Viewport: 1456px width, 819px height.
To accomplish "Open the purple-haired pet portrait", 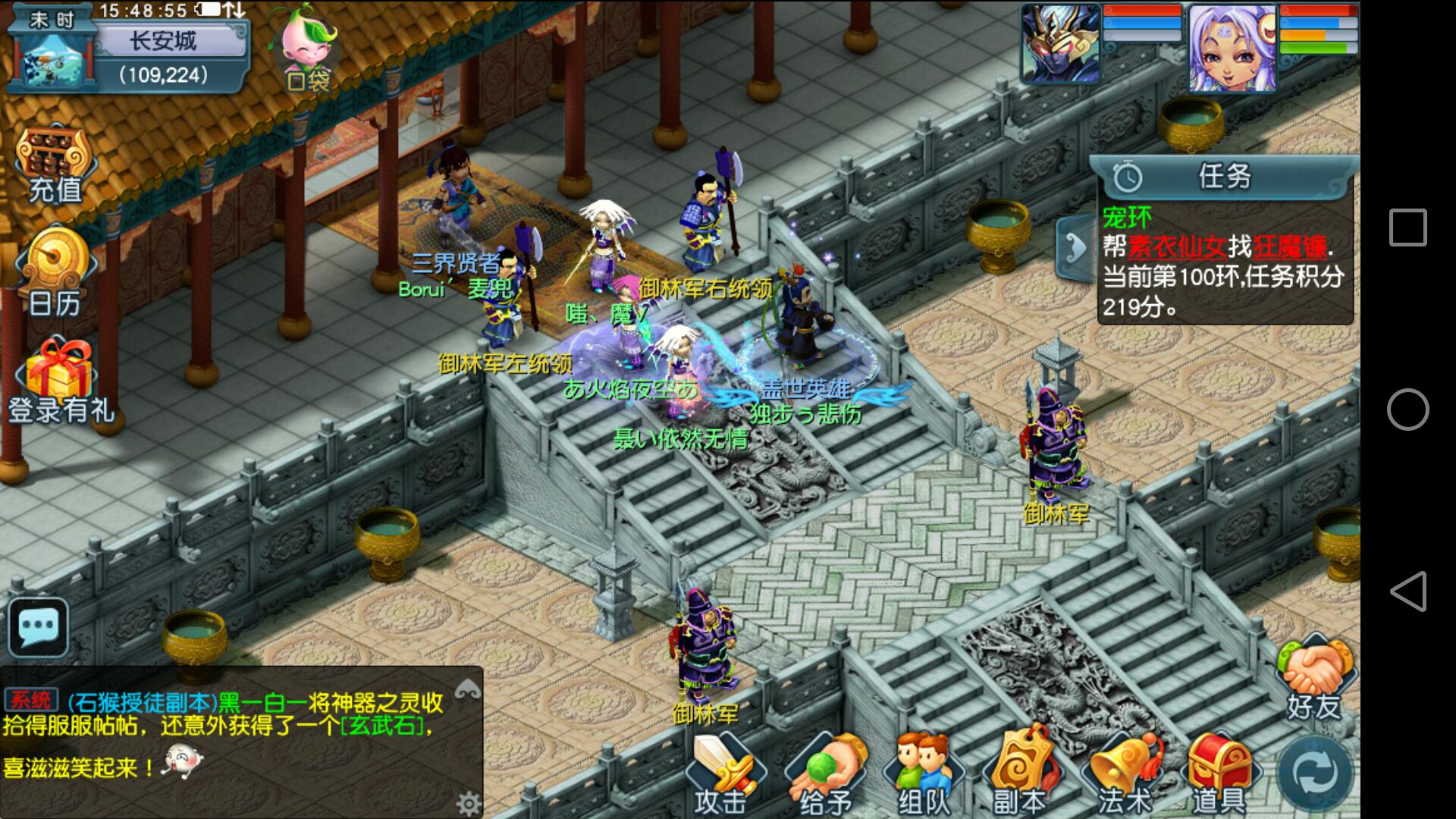I will pos(1232,47).
